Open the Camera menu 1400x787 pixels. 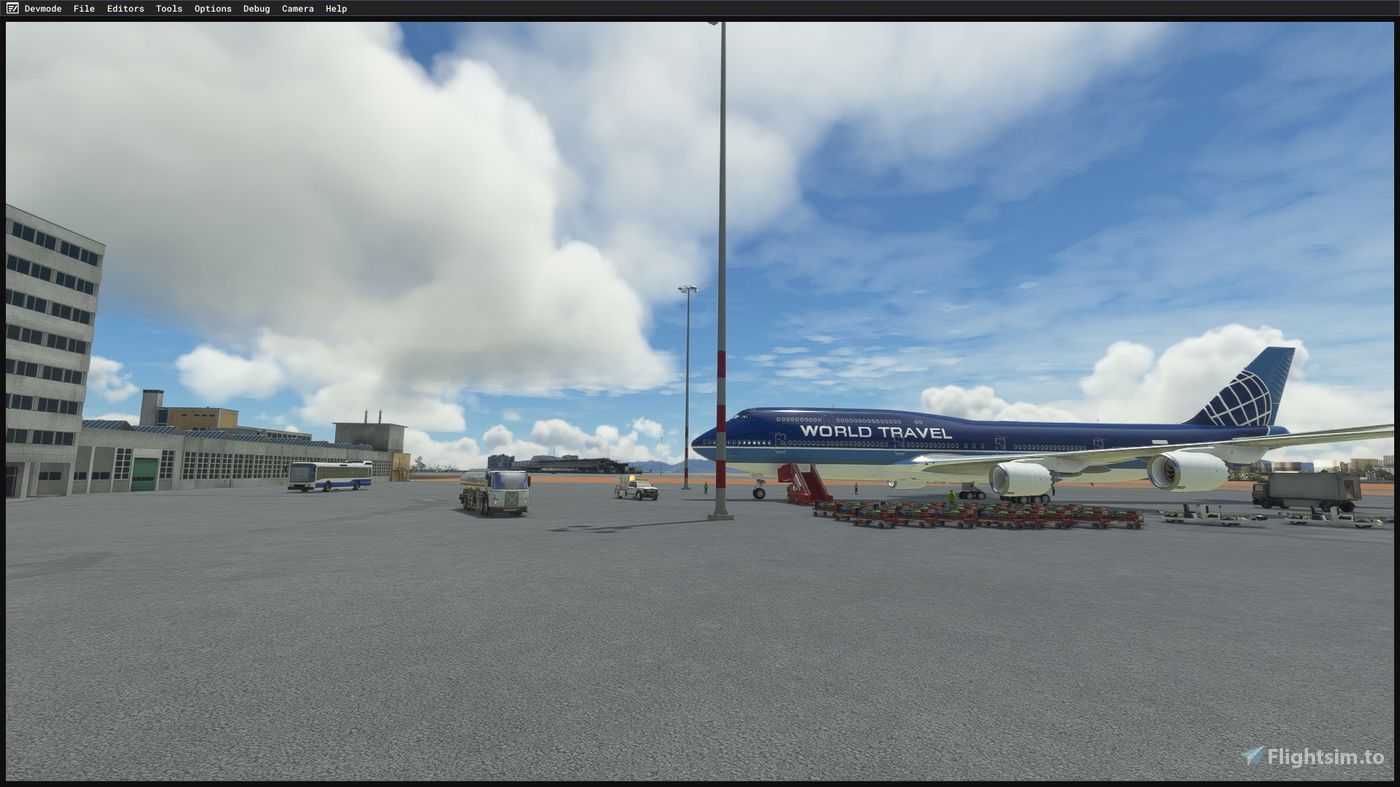[x=297, y=8]
